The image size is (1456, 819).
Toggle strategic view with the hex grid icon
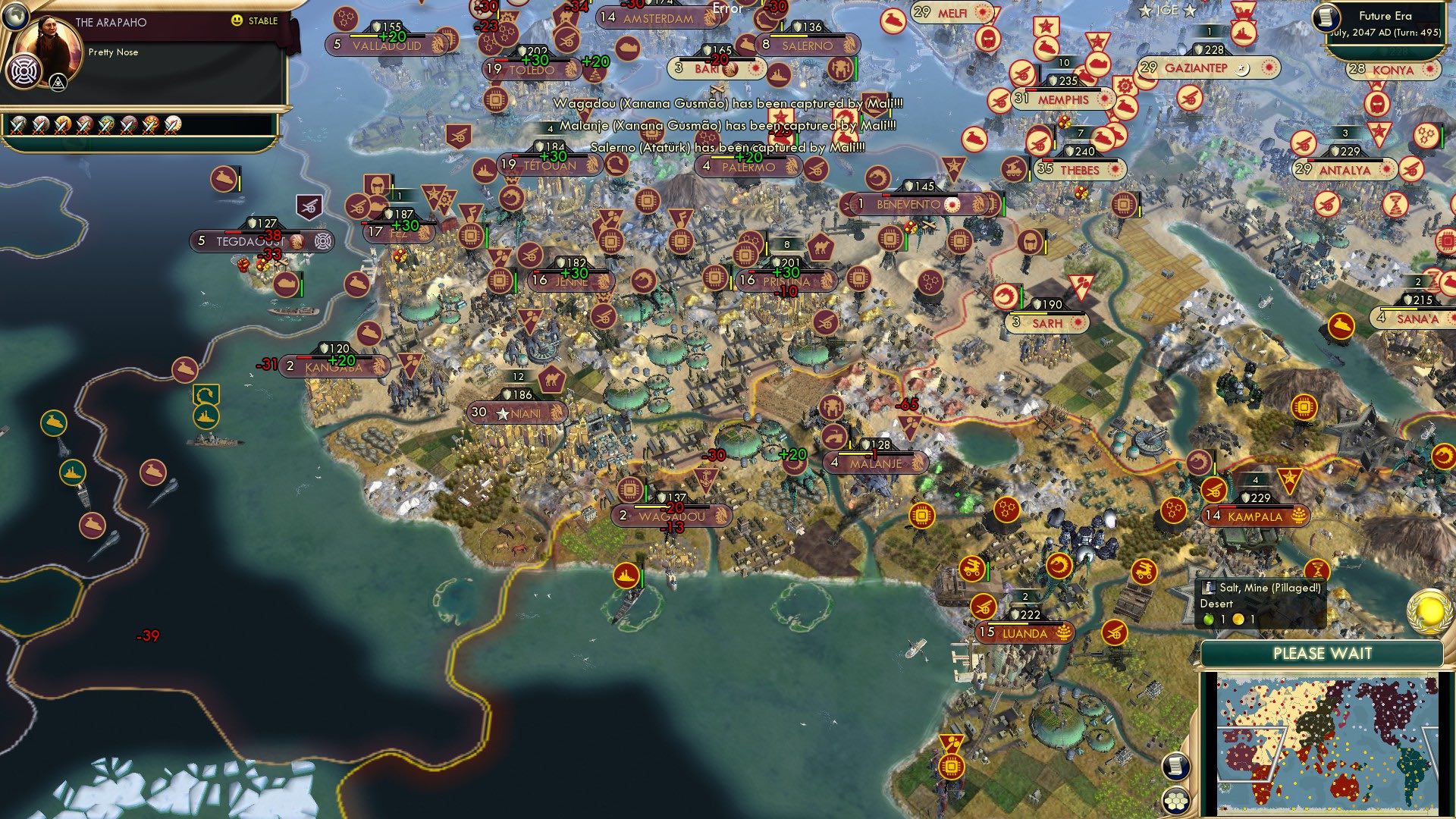[1178, 800]
